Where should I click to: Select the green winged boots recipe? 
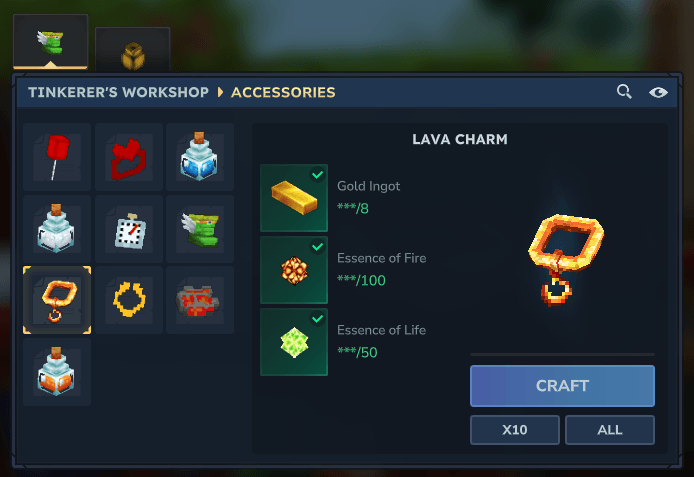200,229
